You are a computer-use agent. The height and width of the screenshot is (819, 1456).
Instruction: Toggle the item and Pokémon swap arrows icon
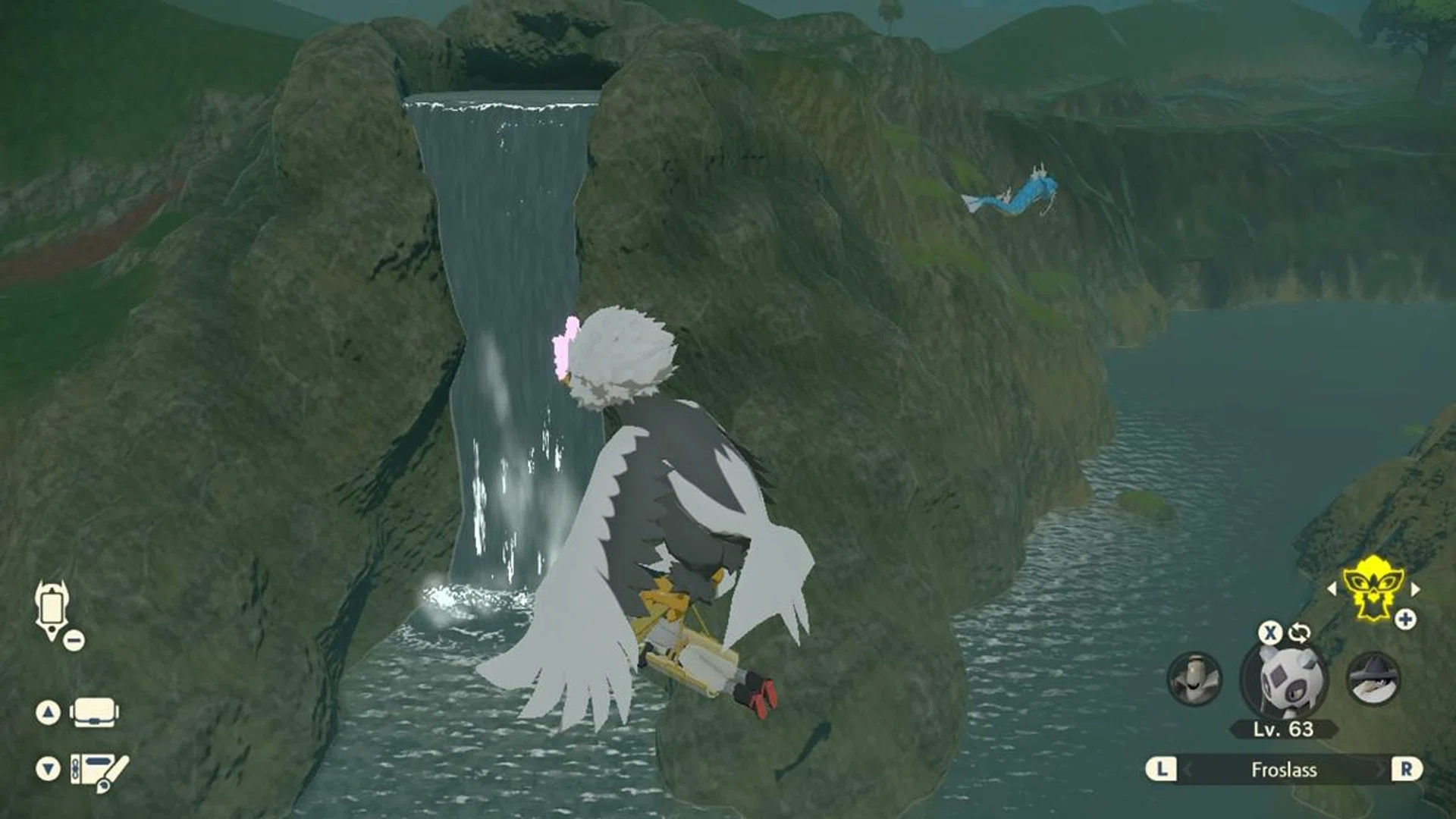pyautogui.click(x=1300, y=632)
